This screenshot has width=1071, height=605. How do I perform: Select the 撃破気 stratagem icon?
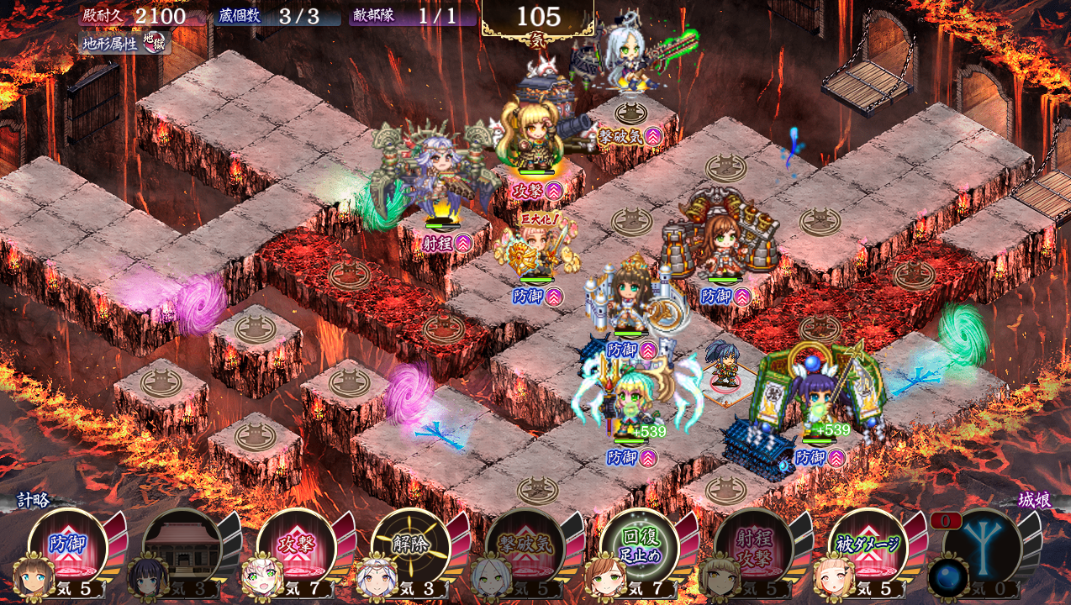(524, 546)
